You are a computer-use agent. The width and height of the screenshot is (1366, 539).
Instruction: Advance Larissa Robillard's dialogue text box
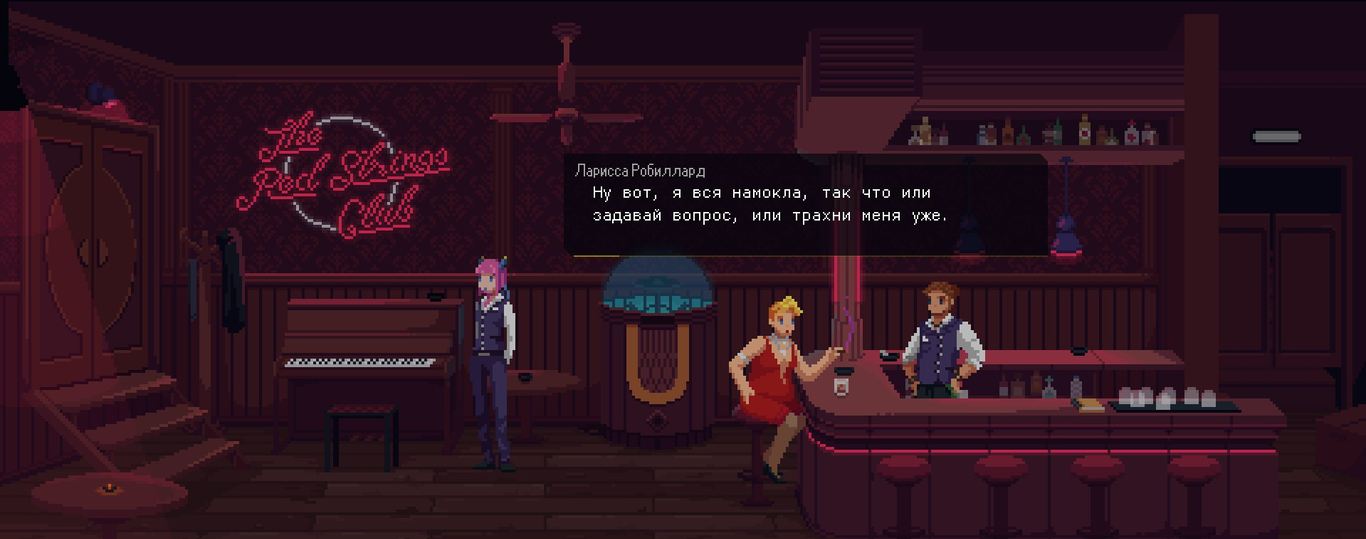tap(805, 206)
